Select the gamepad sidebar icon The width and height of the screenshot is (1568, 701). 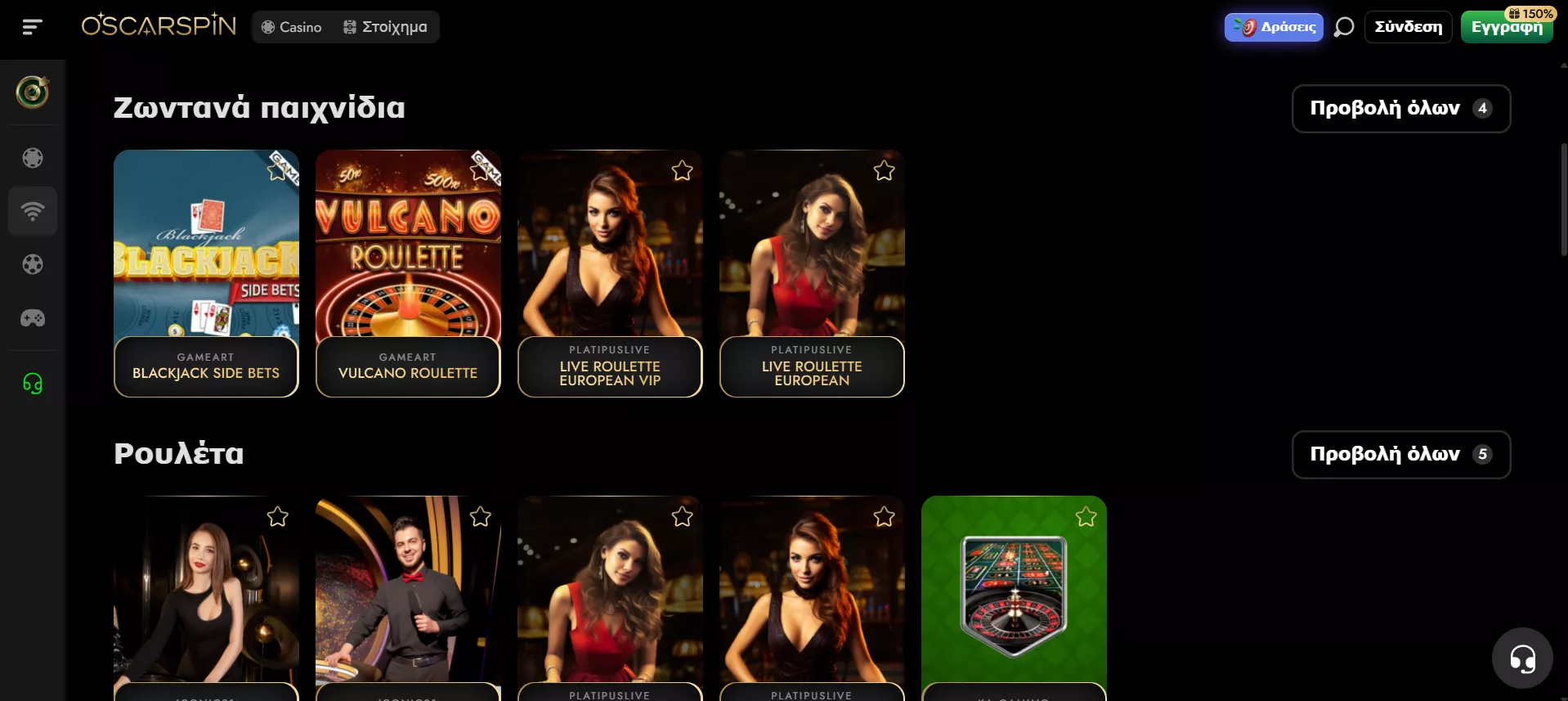(33, 318)
